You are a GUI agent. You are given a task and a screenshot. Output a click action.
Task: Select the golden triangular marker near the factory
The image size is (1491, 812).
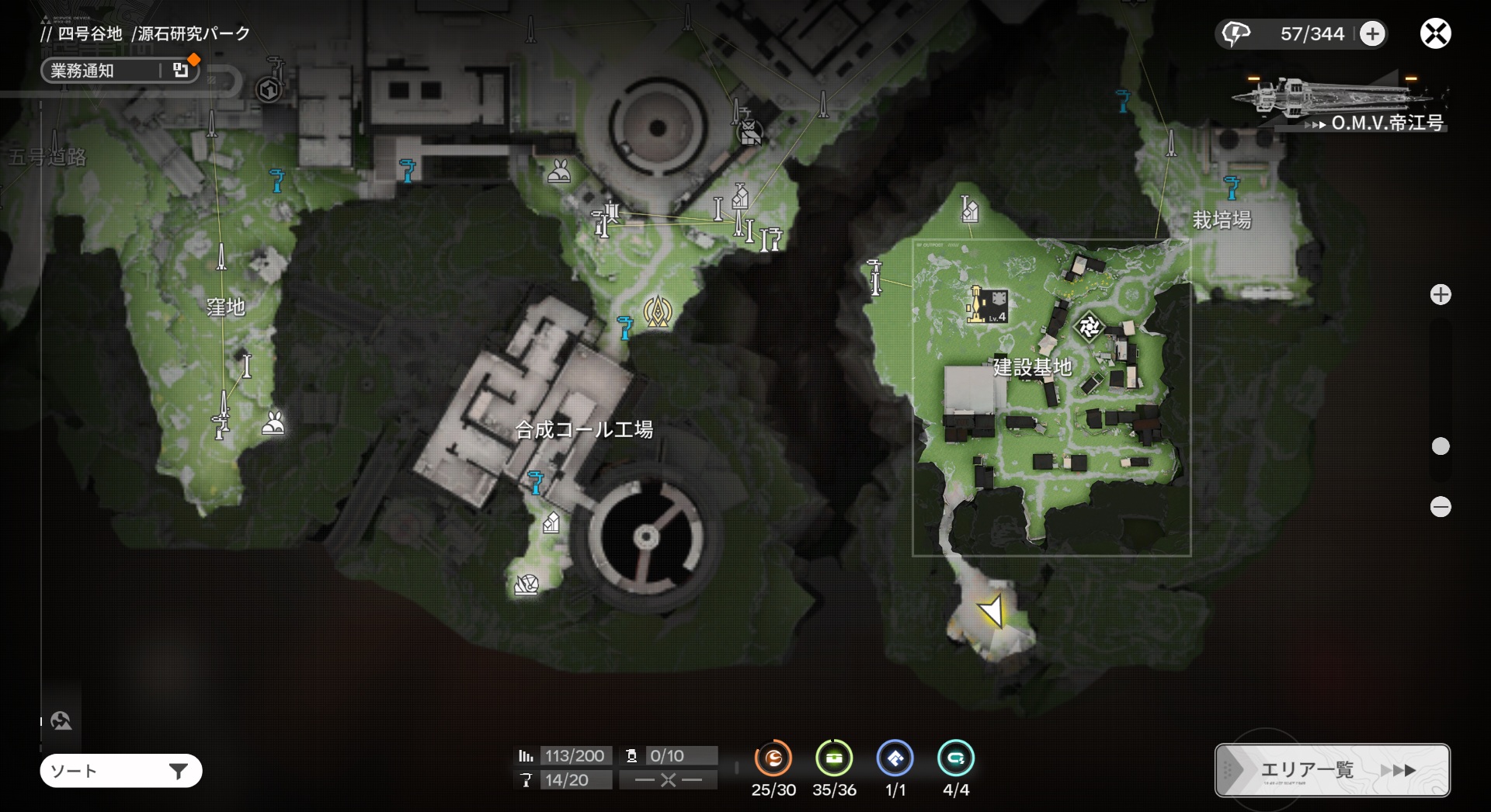pos(657,312)
